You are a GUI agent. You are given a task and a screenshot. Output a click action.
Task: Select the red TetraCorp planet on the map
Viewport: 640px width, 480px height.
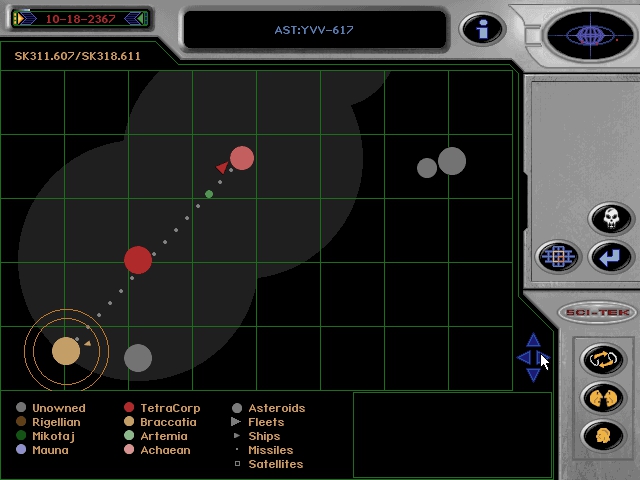138,260
